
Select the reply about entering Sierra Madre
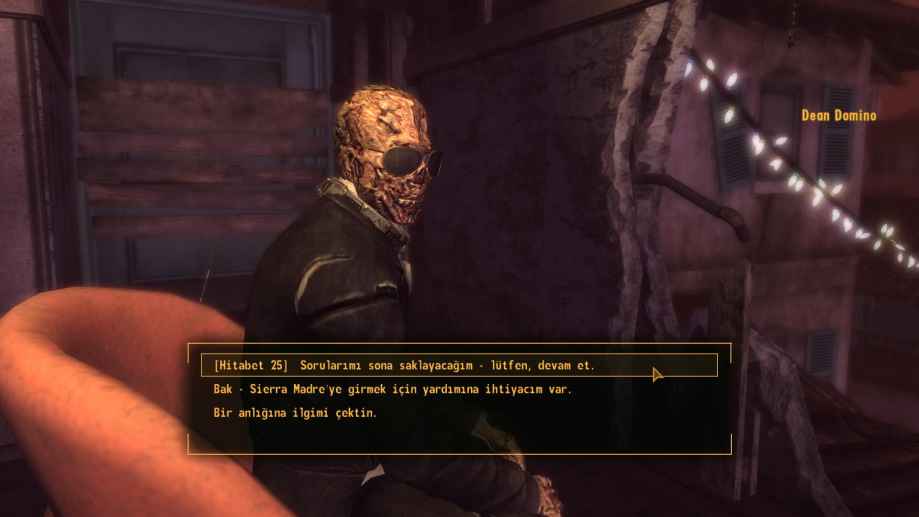(x=393, y=390)
